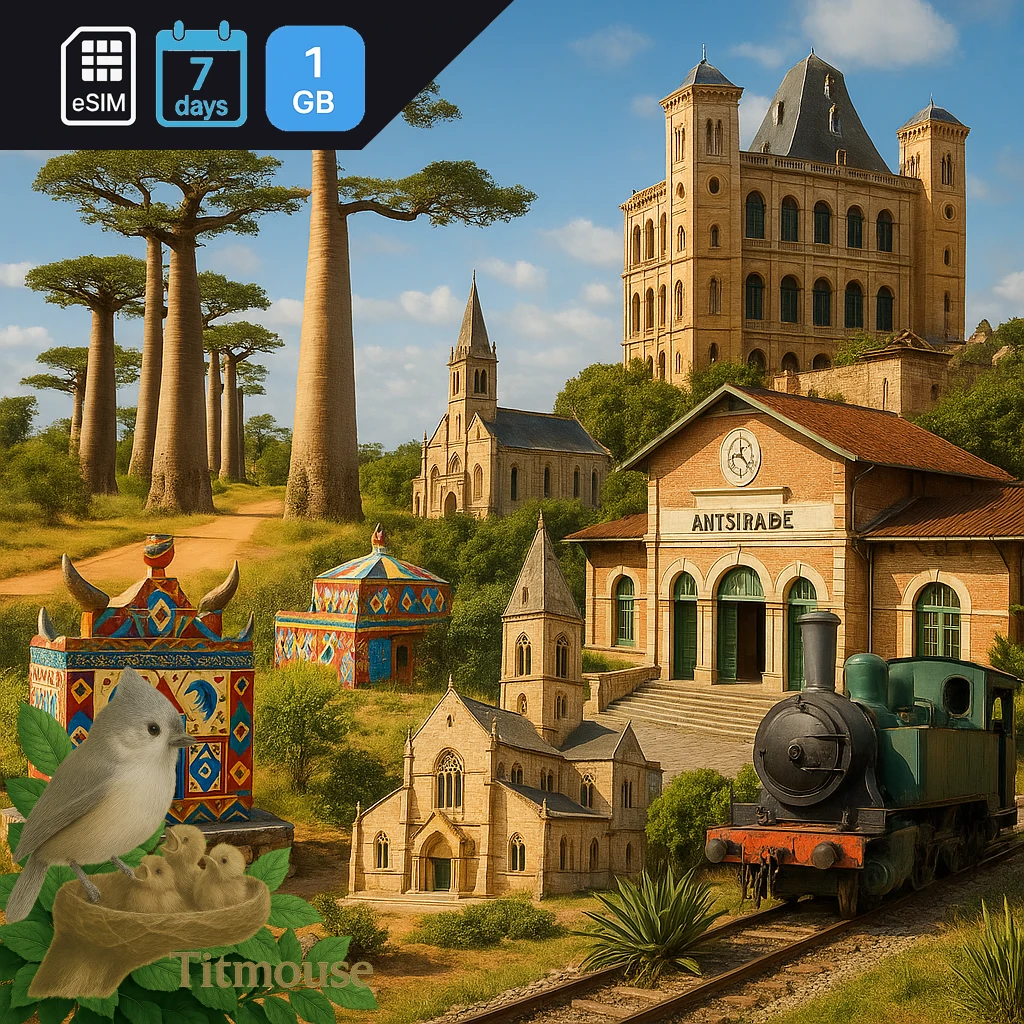
Task: Choose the 1 GB data badge
Action: click(x=315, y=78)
